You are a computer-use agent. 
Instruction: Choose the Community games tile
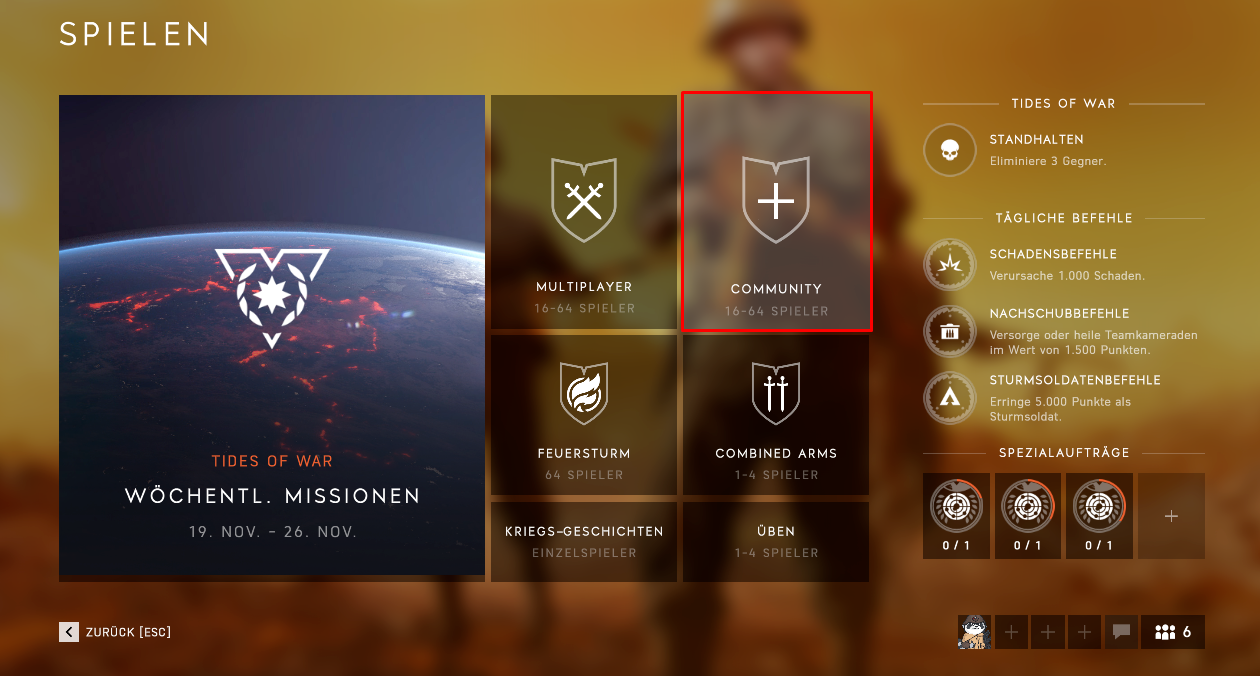click(776, 212)
